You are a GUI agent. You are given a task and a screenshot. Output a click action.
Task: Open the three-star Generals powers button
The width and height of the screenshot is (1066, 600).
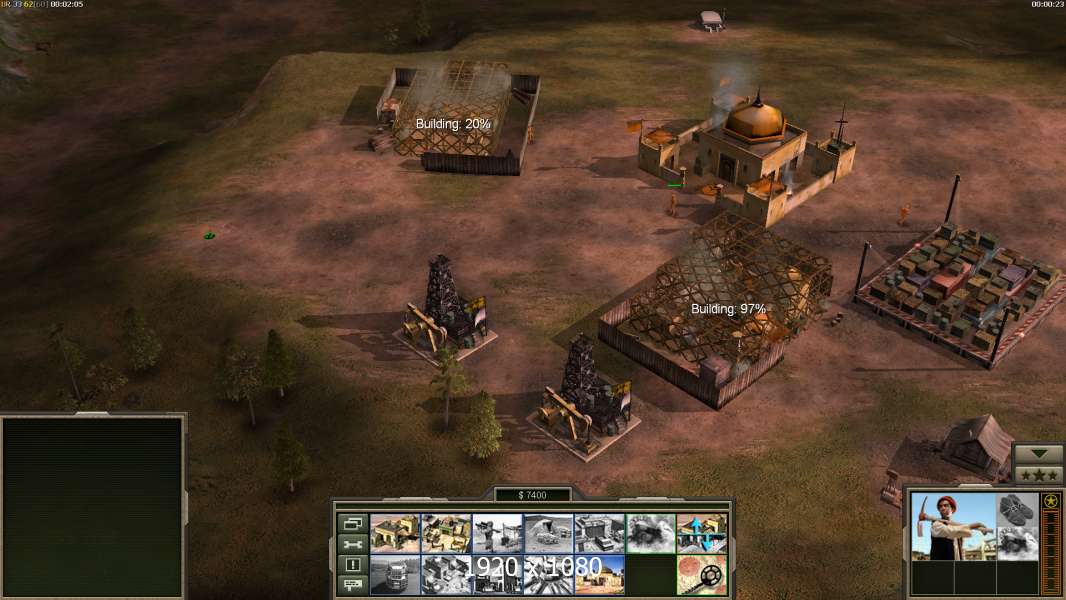coord(1038,475)
